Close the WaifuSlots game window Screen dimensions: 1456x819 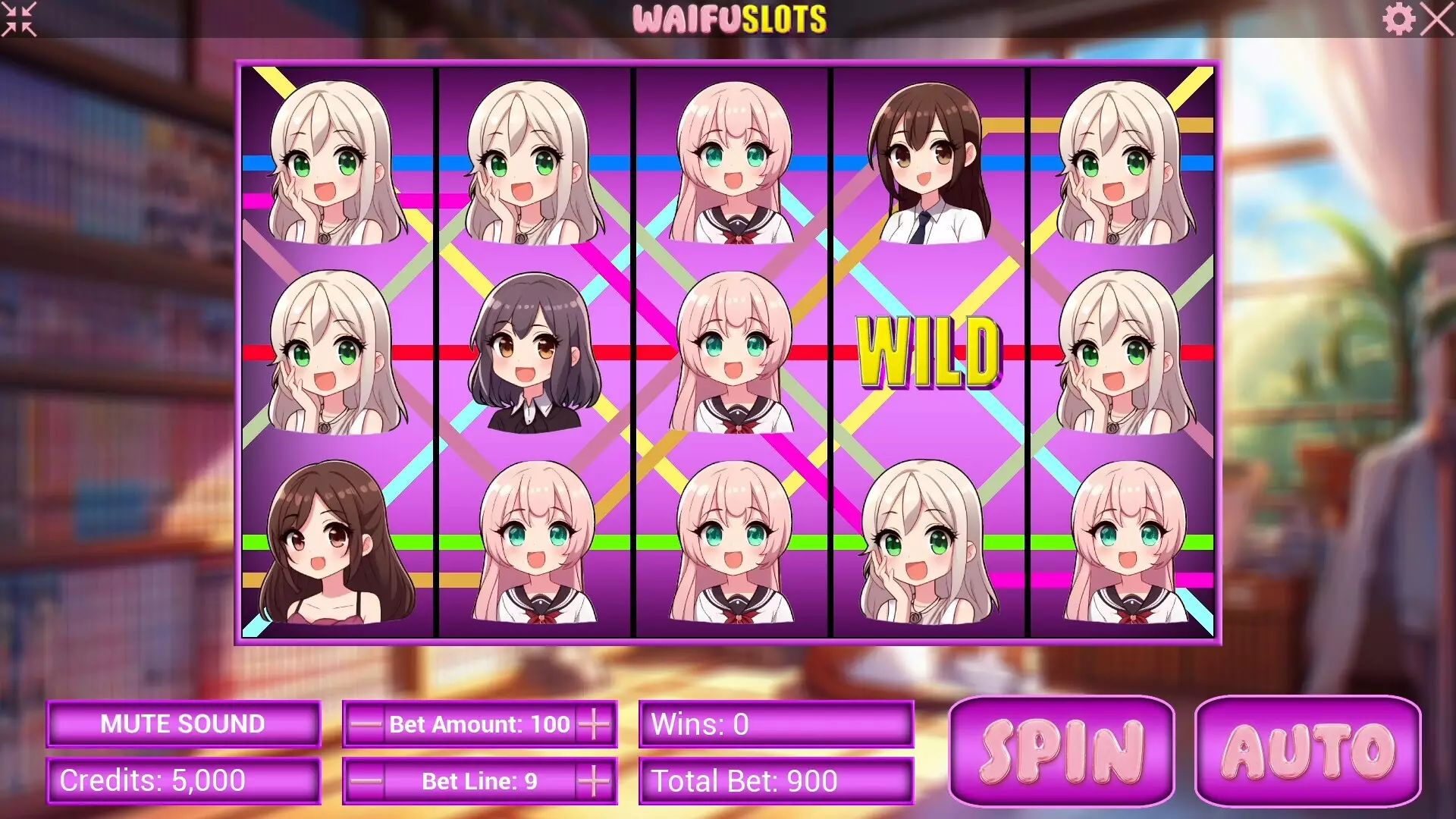(1435, 19)
